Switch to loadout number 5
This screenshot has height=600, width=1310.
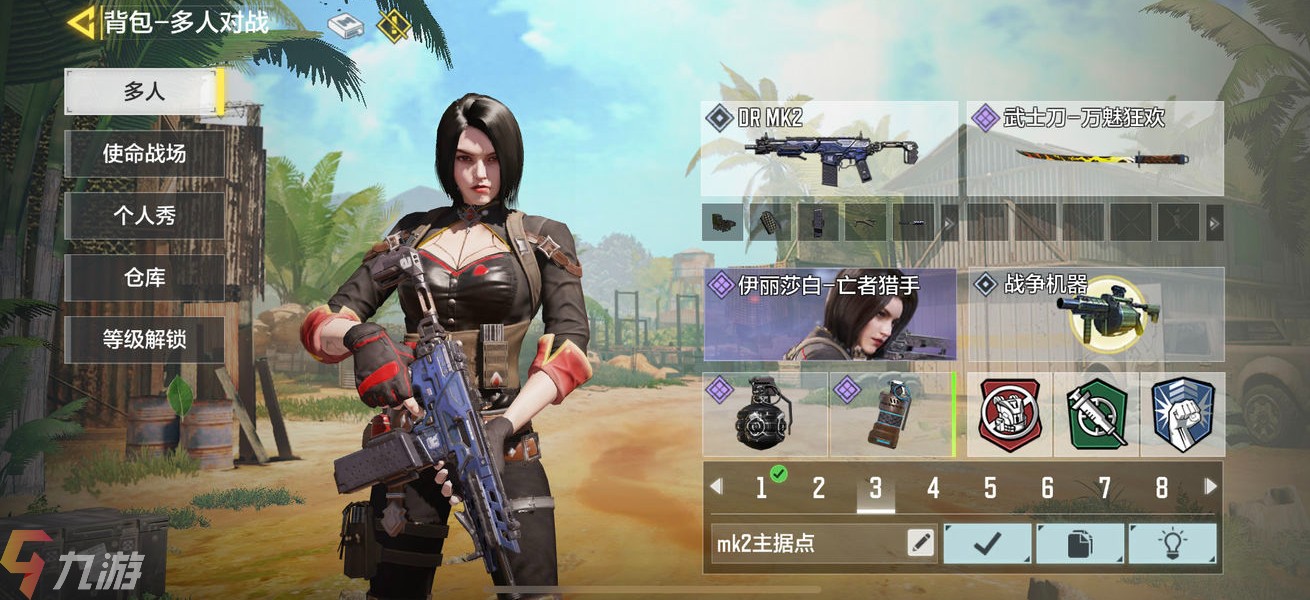(x=990, y=488)
